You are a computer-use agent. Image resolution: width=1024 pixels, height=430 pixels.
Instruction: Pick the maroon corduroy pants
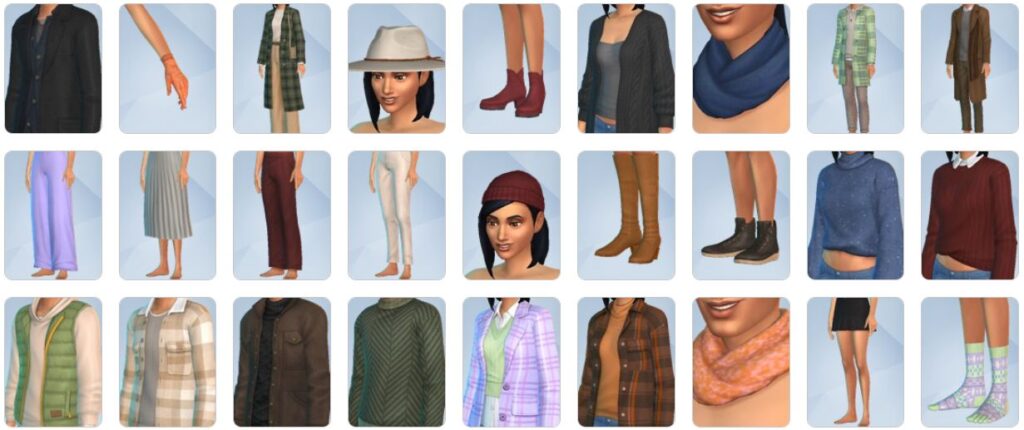281,215
